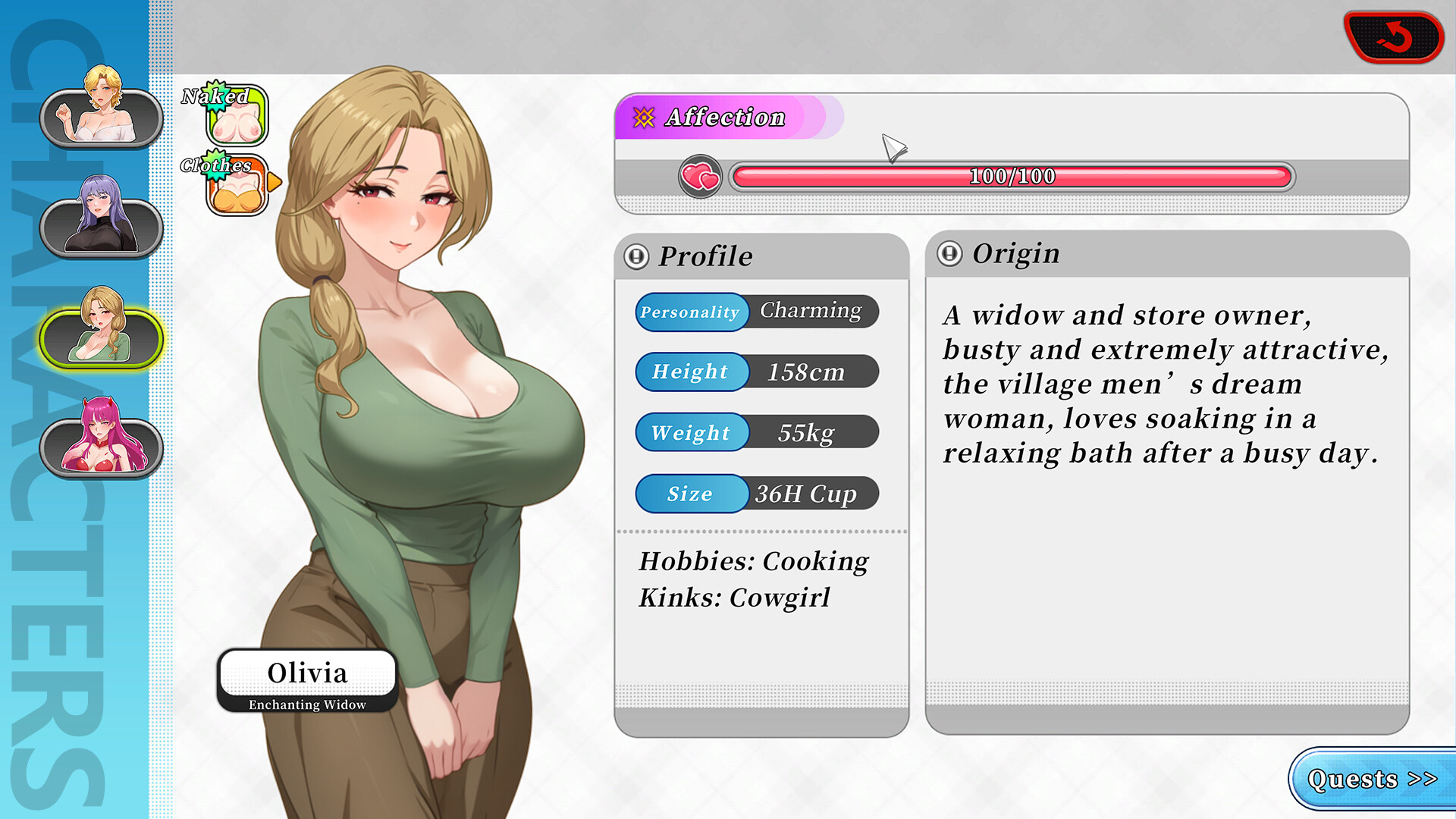Click the Enchanting Widow title text

306,704
